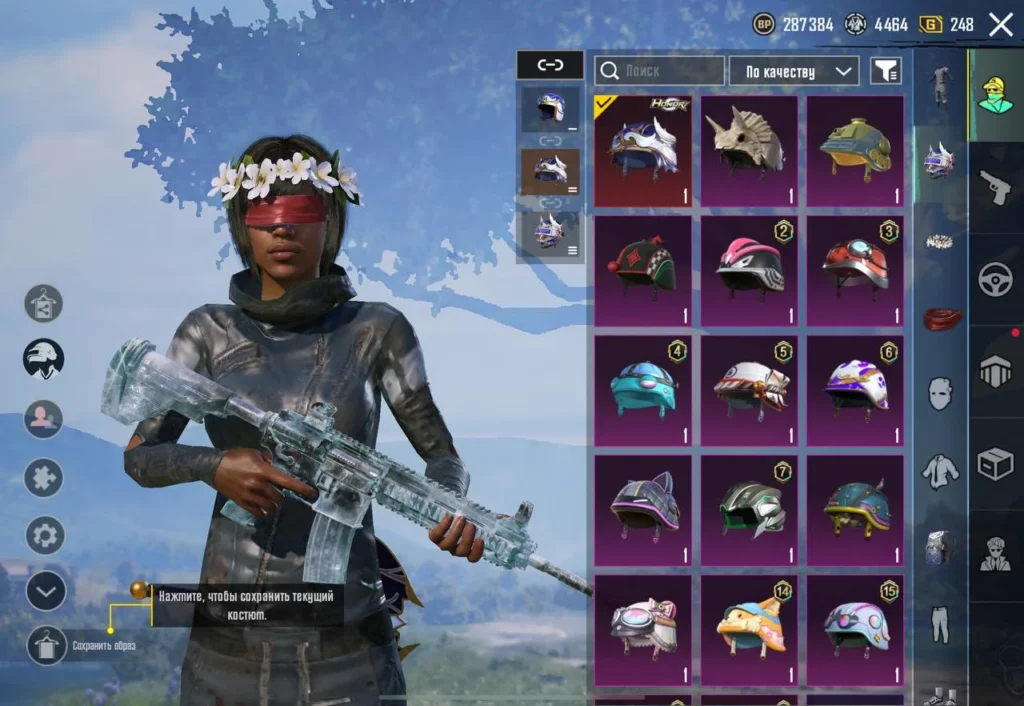
Task: Collapse the left menu with down arrow
Action: [x=45, y=591]
